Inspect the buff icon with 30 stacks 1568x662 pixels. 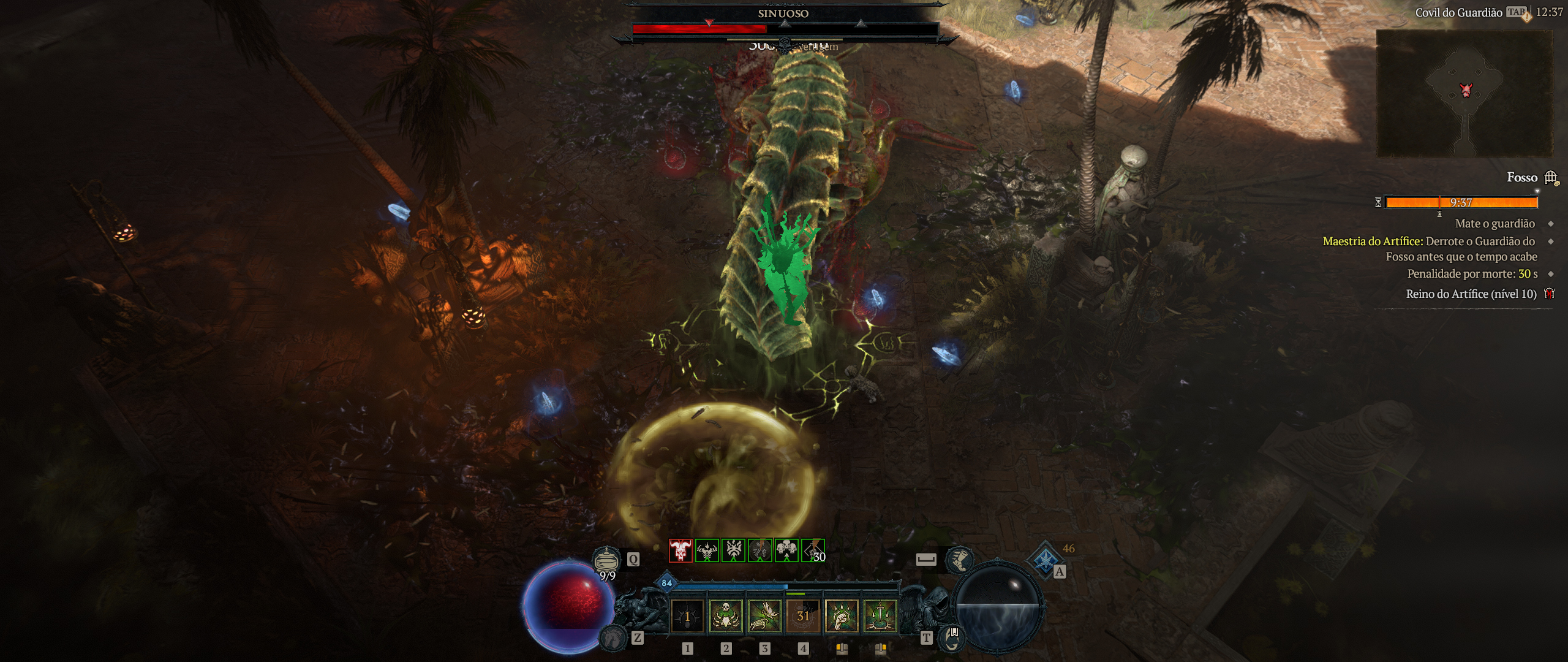(813, 550)
